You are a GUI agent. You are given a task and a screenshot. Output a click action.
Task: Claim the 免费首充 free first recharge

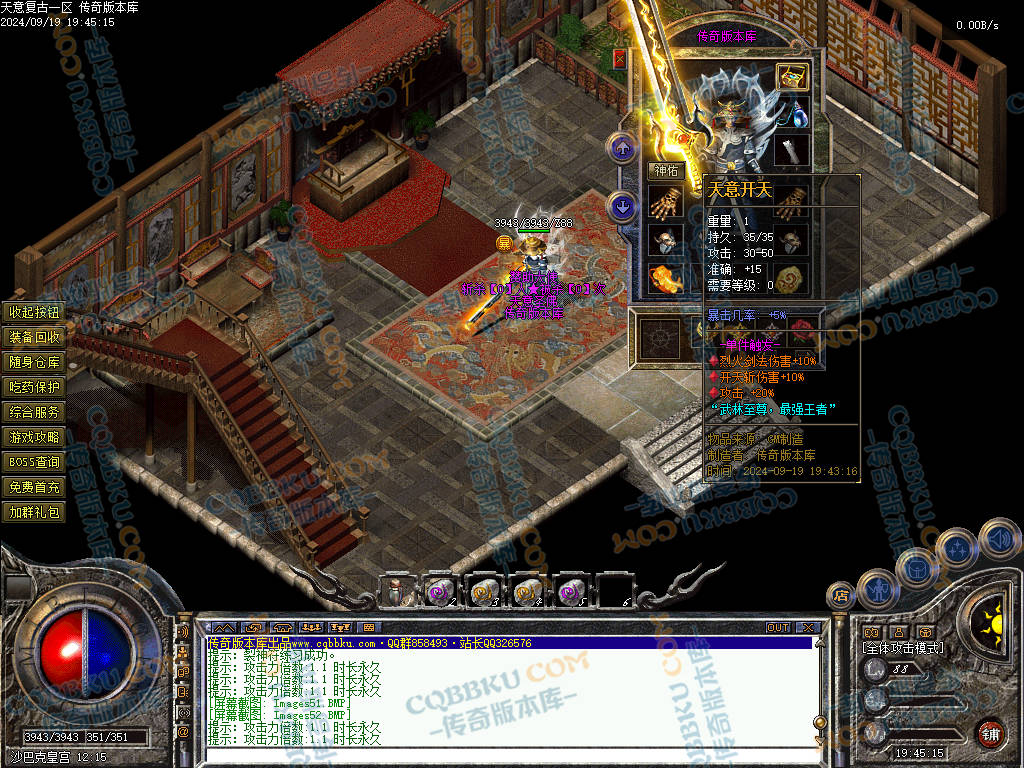click(35, 487)
